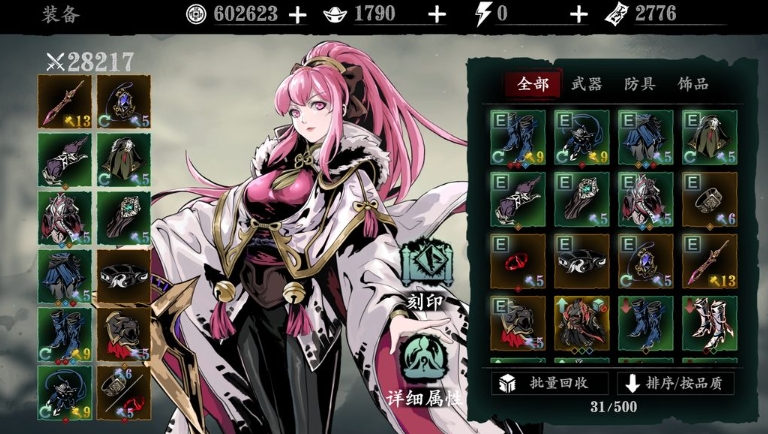Open the 饰品 accessories tab
Viewport: 768px width, 434px height.
(x=693, y=84)
